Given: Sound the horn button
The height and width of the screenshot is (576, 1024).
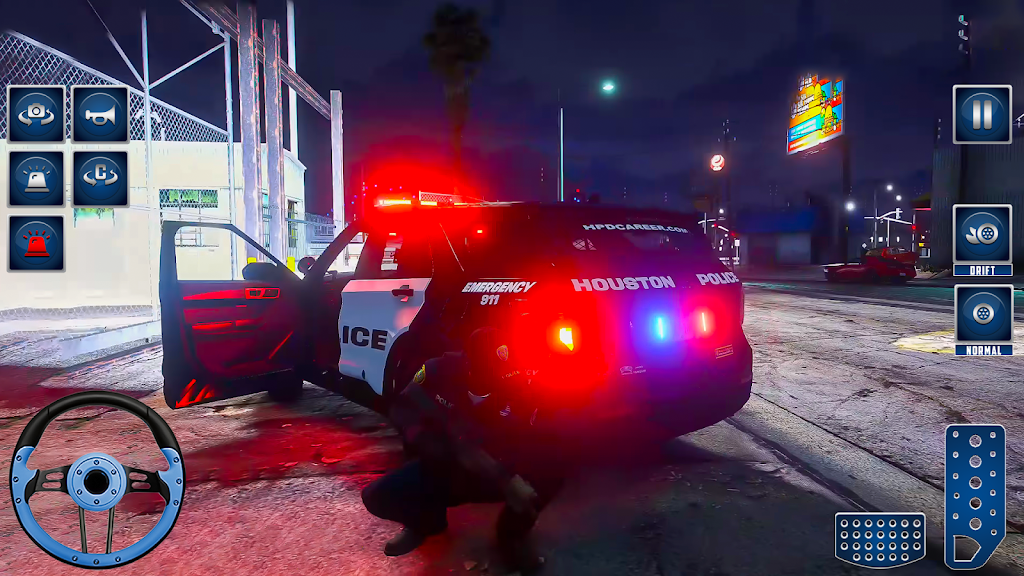Looking at the screenshot, I should click(100, 114).
